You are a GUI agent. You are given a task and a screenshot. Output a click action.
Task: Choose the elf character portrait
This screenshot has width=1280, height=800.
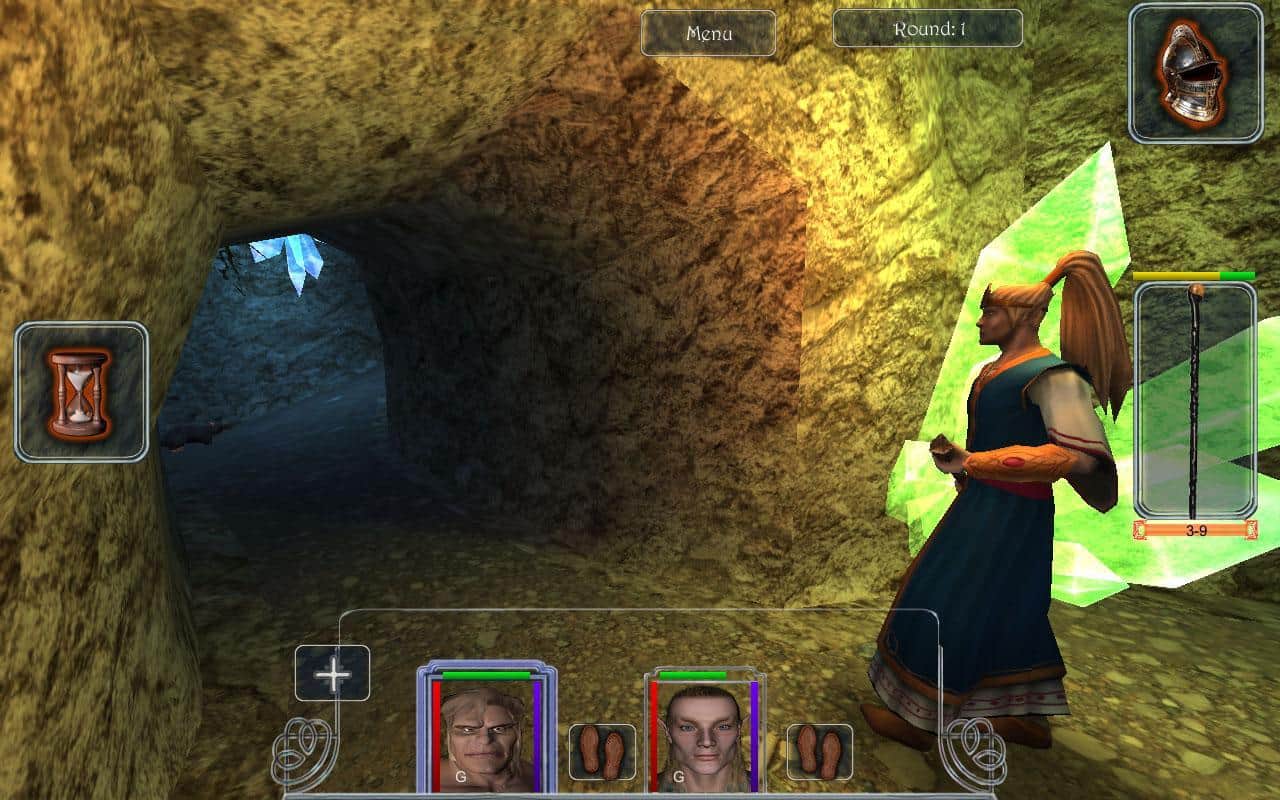pyautogui.click(x=704, y=737)
